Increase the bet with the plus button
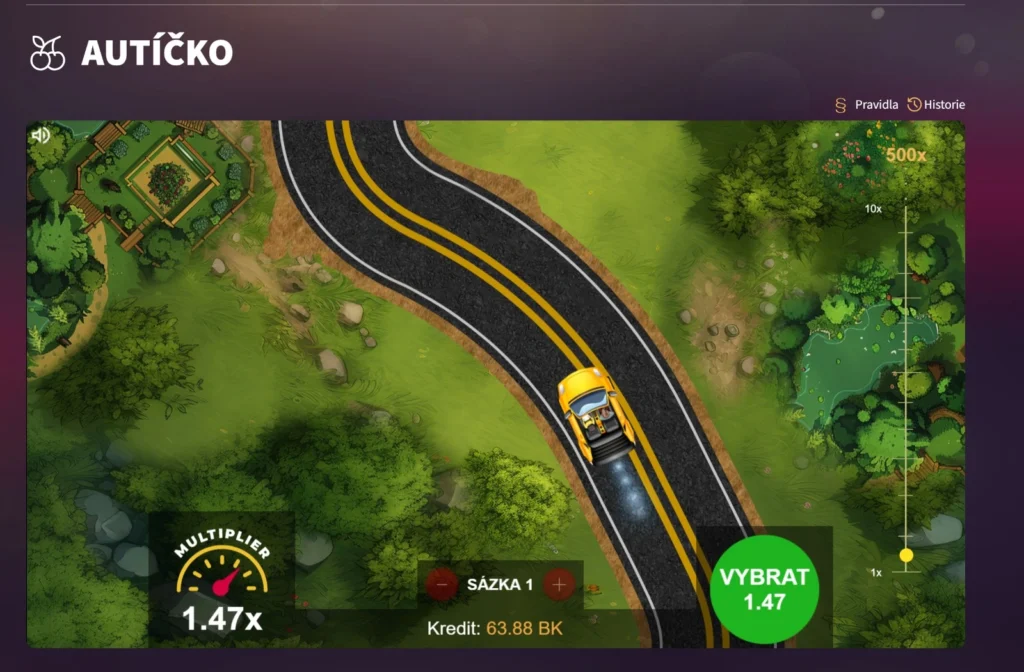Screen dimensions: 1024x672 (559, 584)
